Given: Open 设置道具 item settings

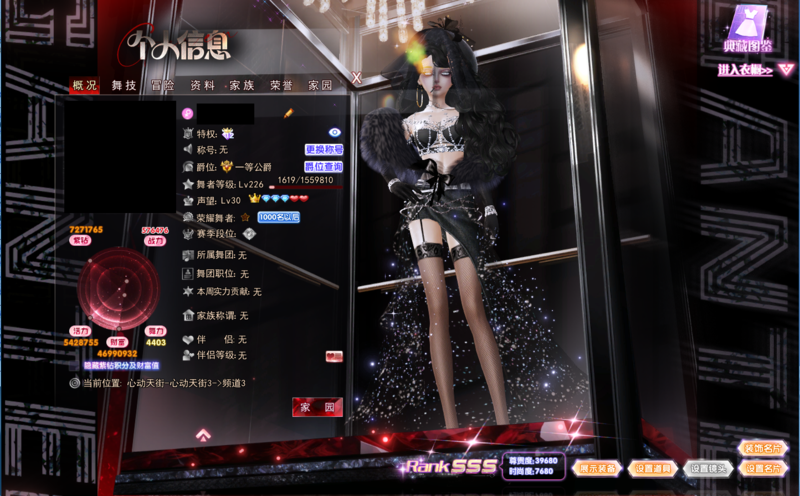Looking at the screenshot, I should tap(653, 467).
